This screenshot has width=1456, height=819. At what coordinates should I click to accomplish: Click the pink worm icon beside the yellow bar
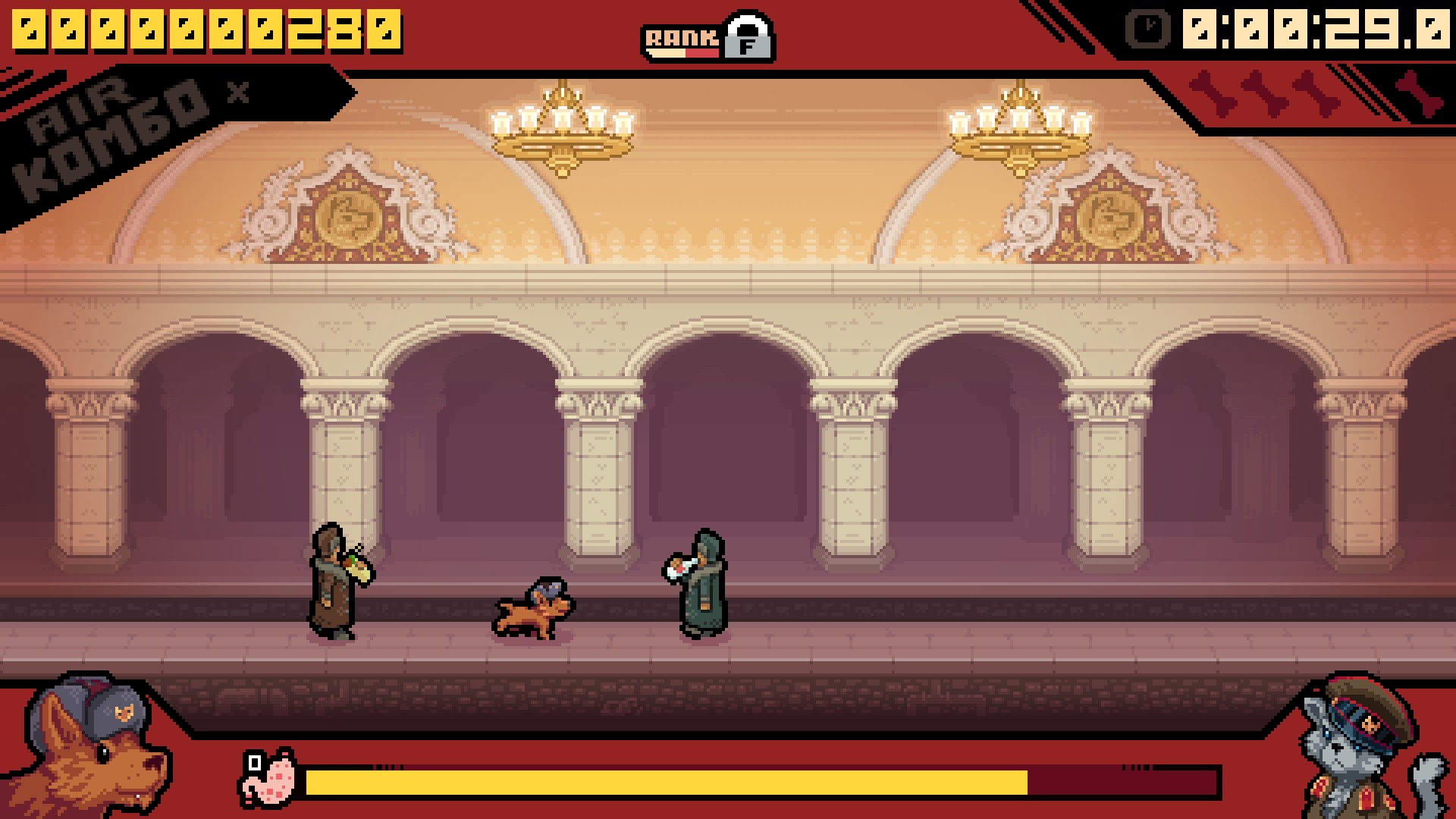[x=269, y=777]
